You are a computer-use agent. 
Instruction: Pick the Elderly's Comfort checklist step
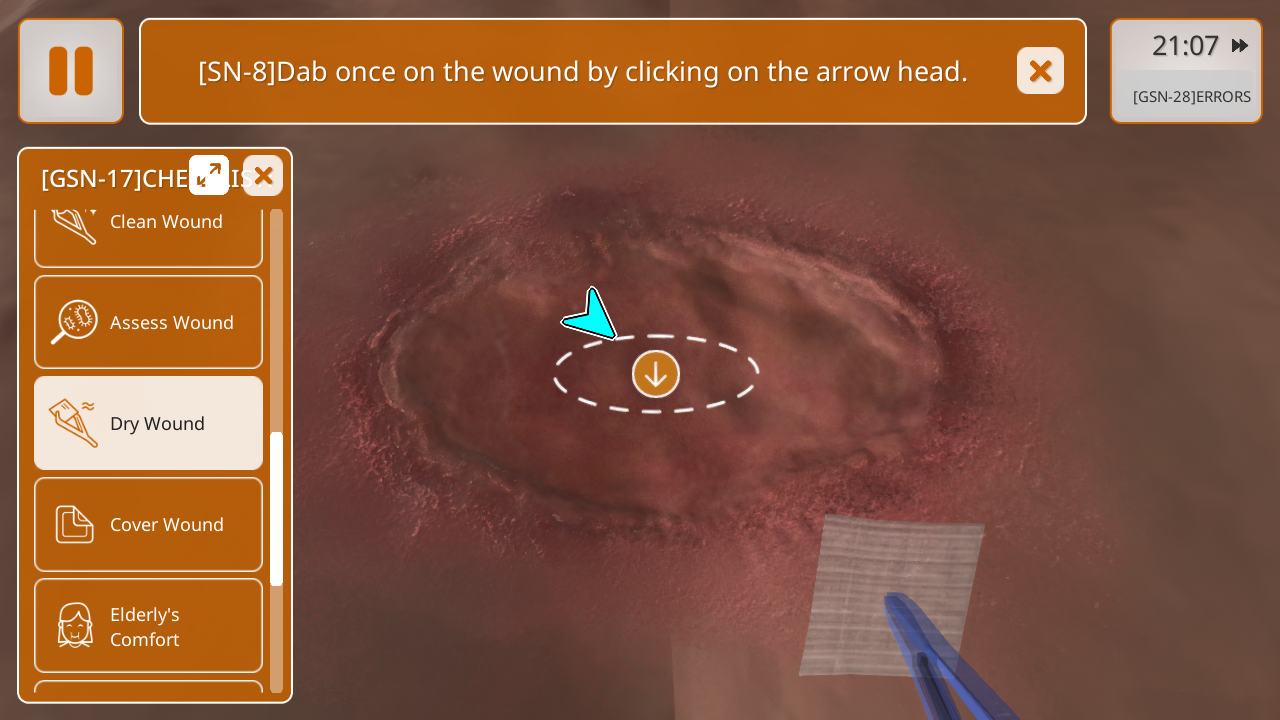148,626
